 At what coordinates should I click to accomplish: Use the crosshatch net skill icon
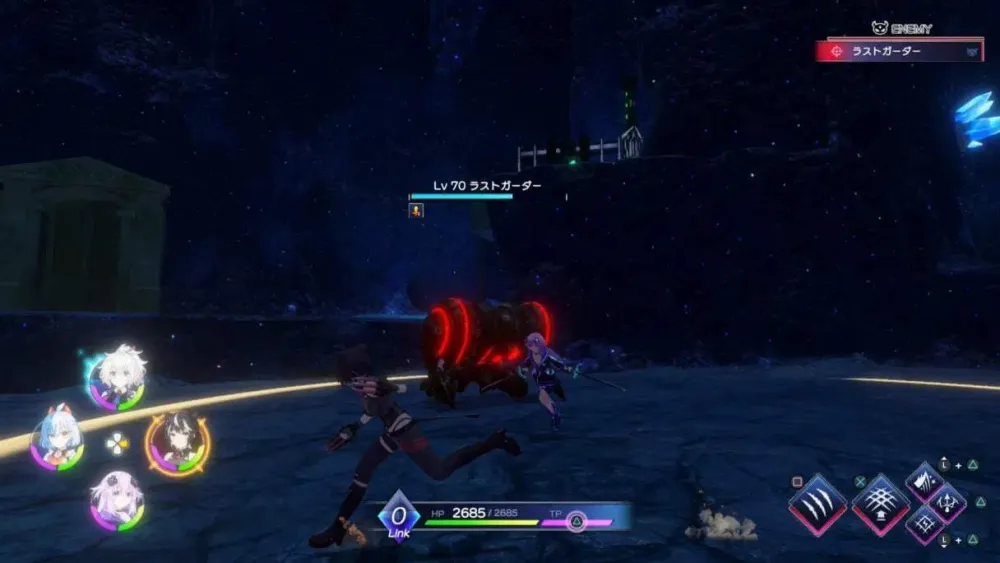[x=881, y=503]
